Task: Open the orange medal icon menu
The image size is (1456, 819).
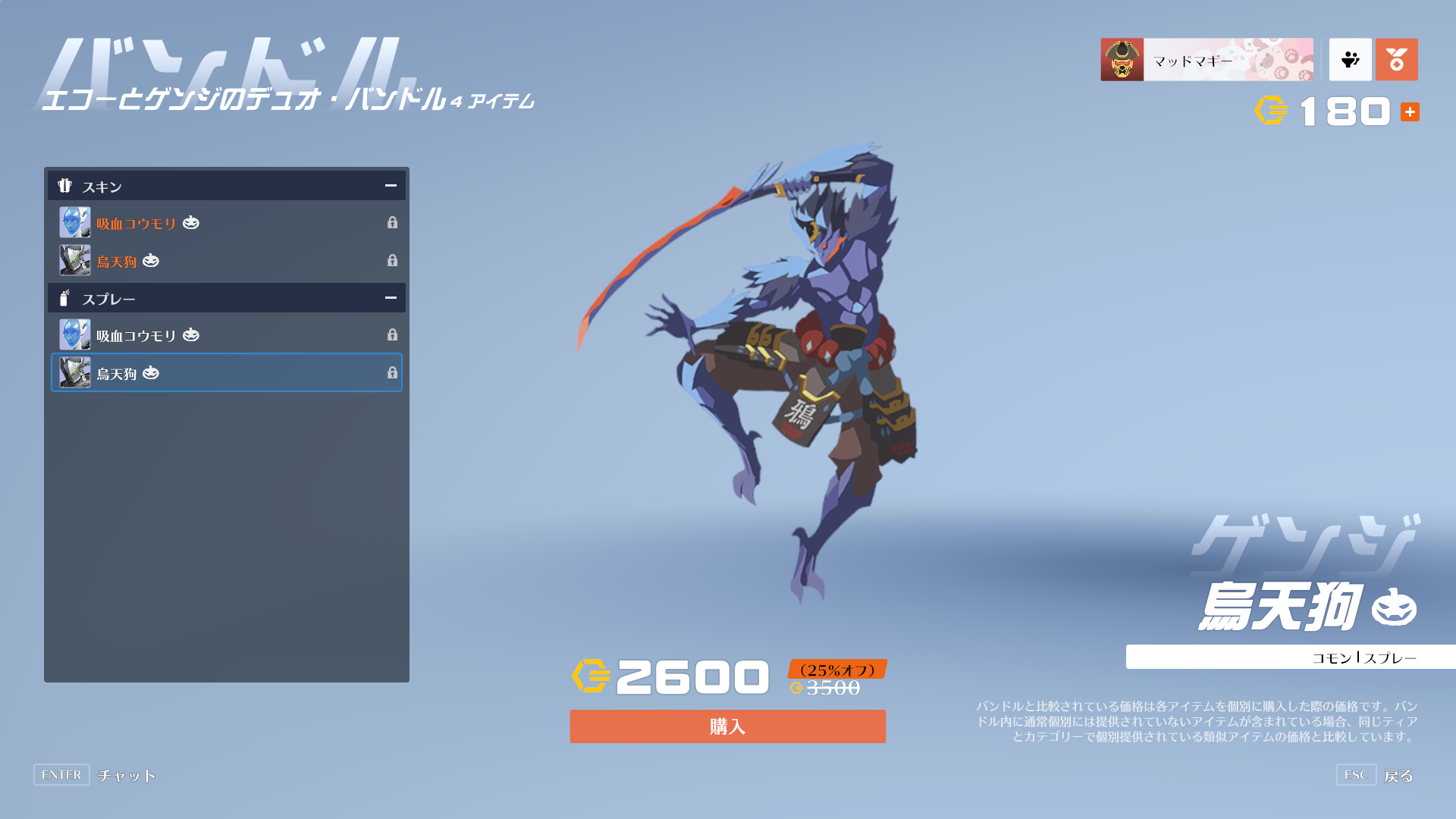Action: pyautogui.click(x=1396, y=60)
